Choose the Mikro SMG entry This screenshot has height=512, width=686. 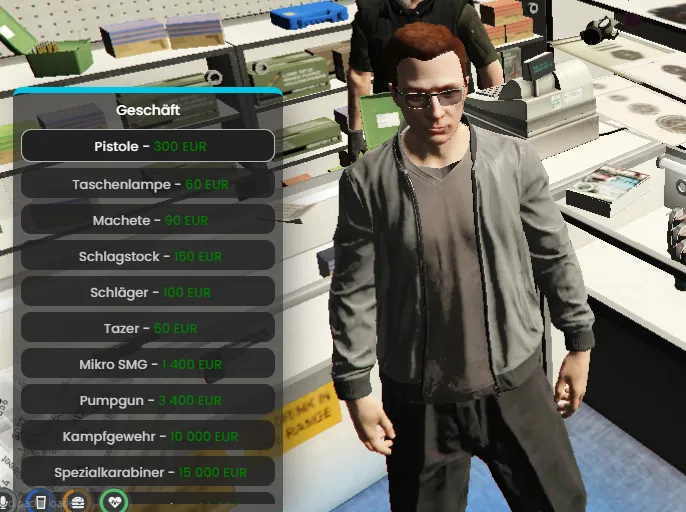pyautogui.click(x=148, y=364)
